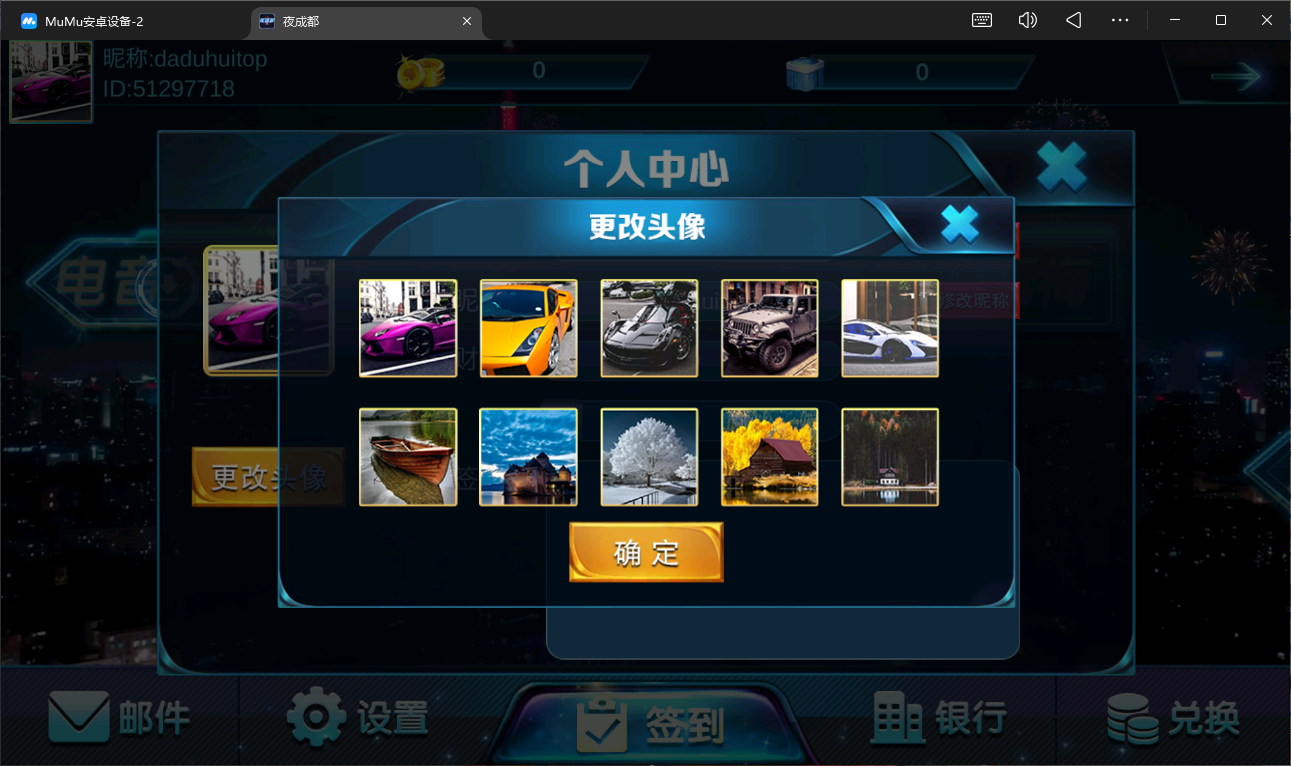Select the jeep avatar in the top row
Screen dimensions: 1291x766
coord(769,328)
